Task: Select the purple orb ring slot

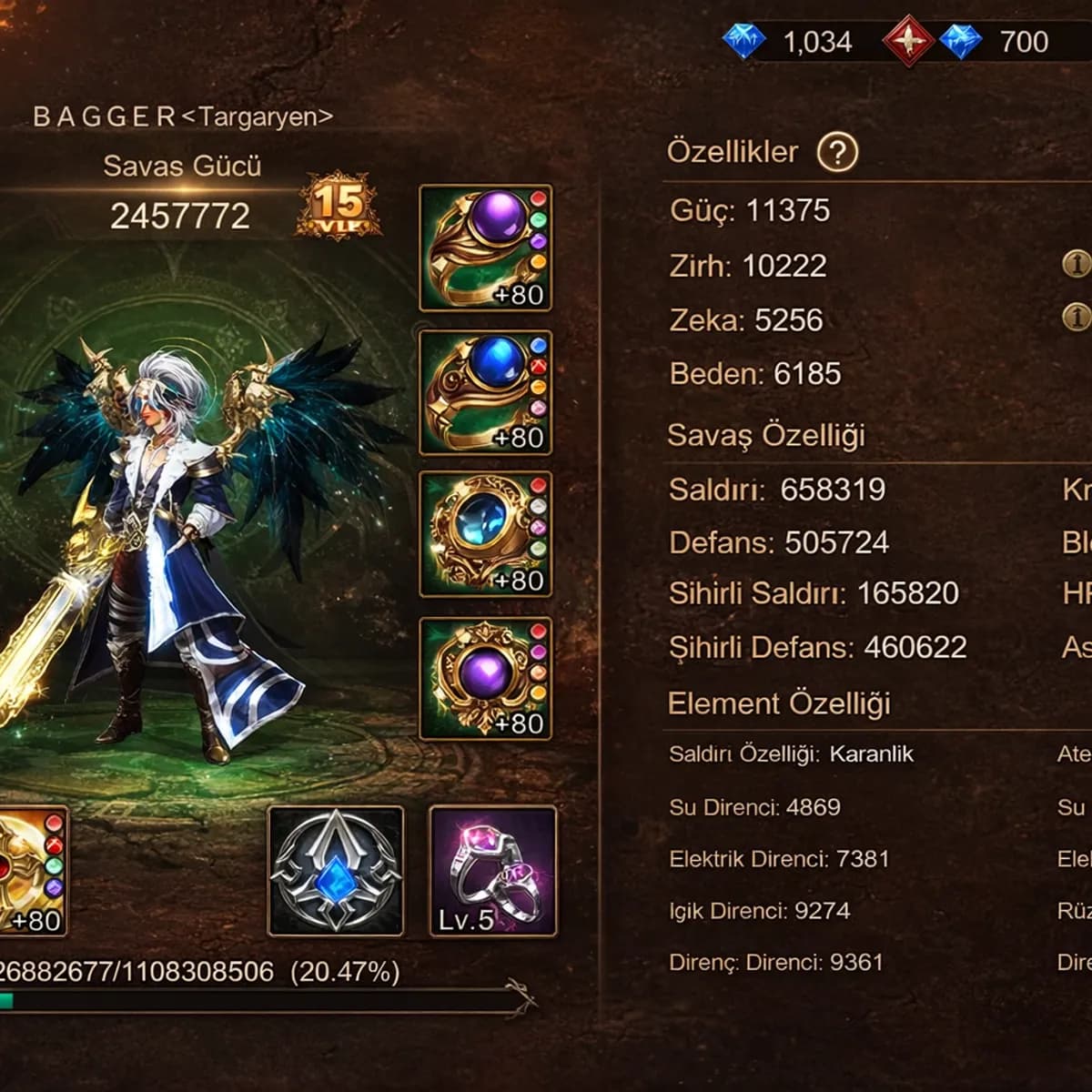Action: (486, 248)
